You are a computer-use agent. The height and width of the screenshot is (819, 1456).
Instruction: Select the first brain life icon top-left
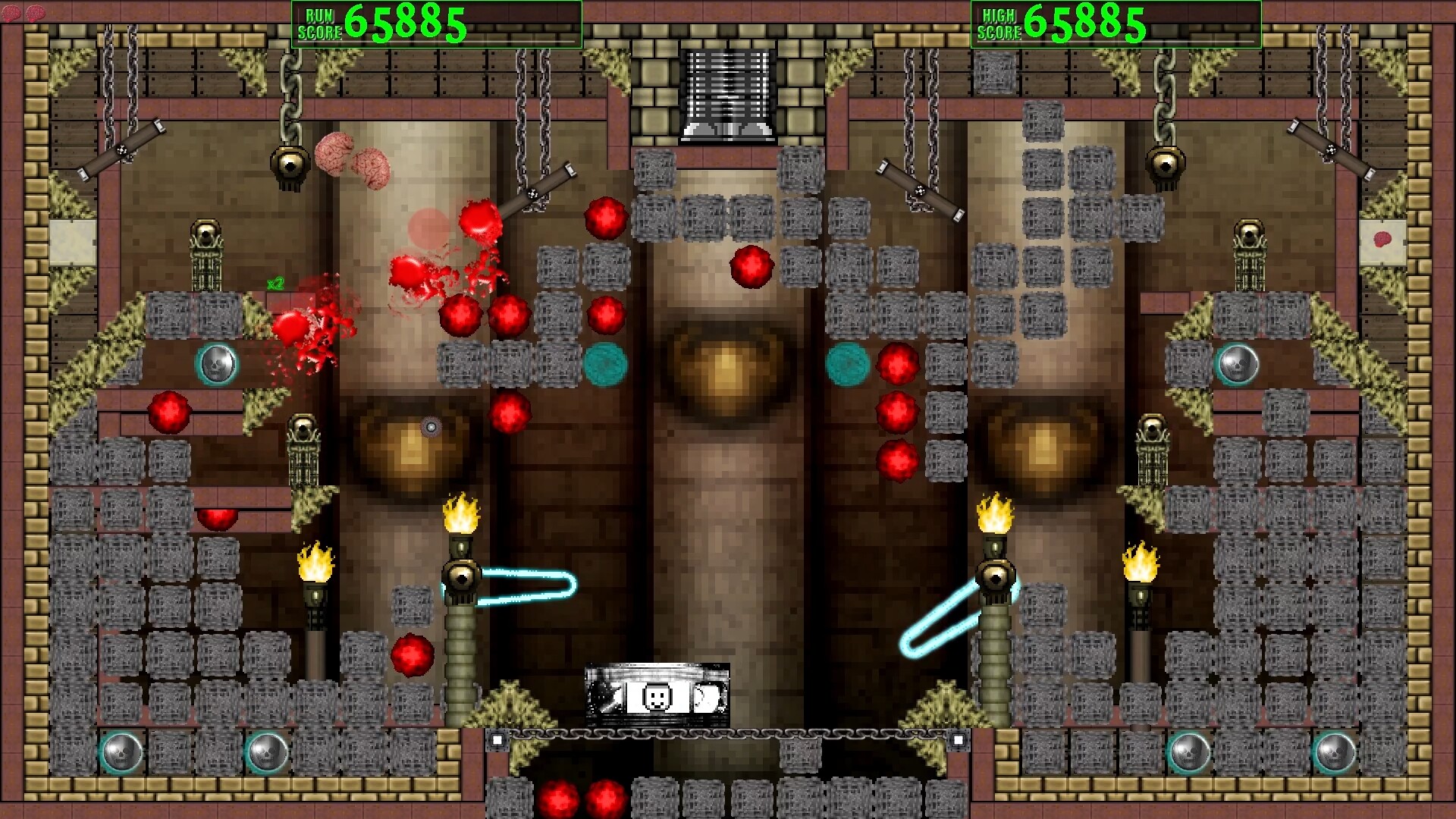click(11, 12)
